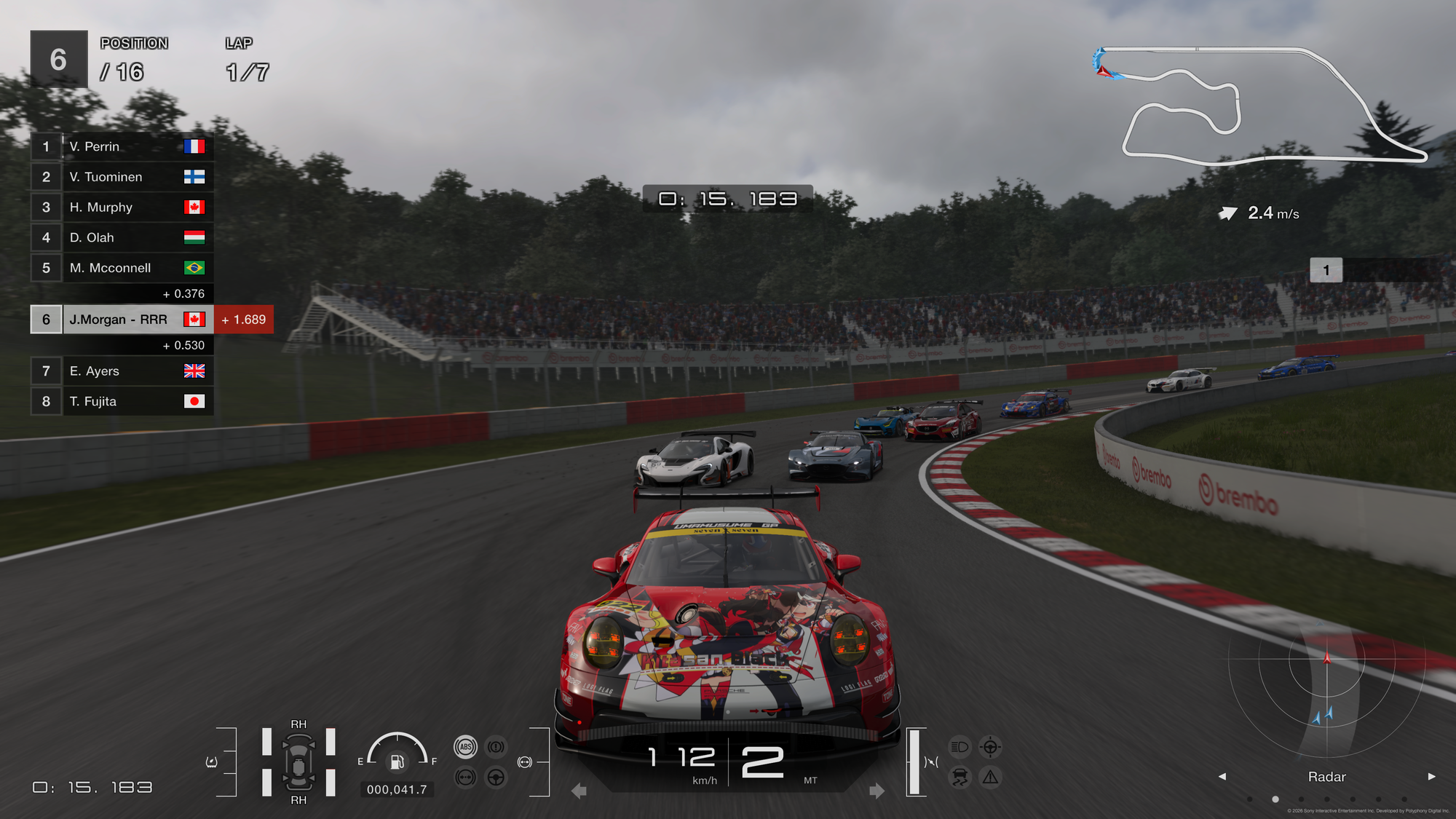Click the headlights indicator icon
This screenshot has height=819, width=1456.
tap(960, 746)
